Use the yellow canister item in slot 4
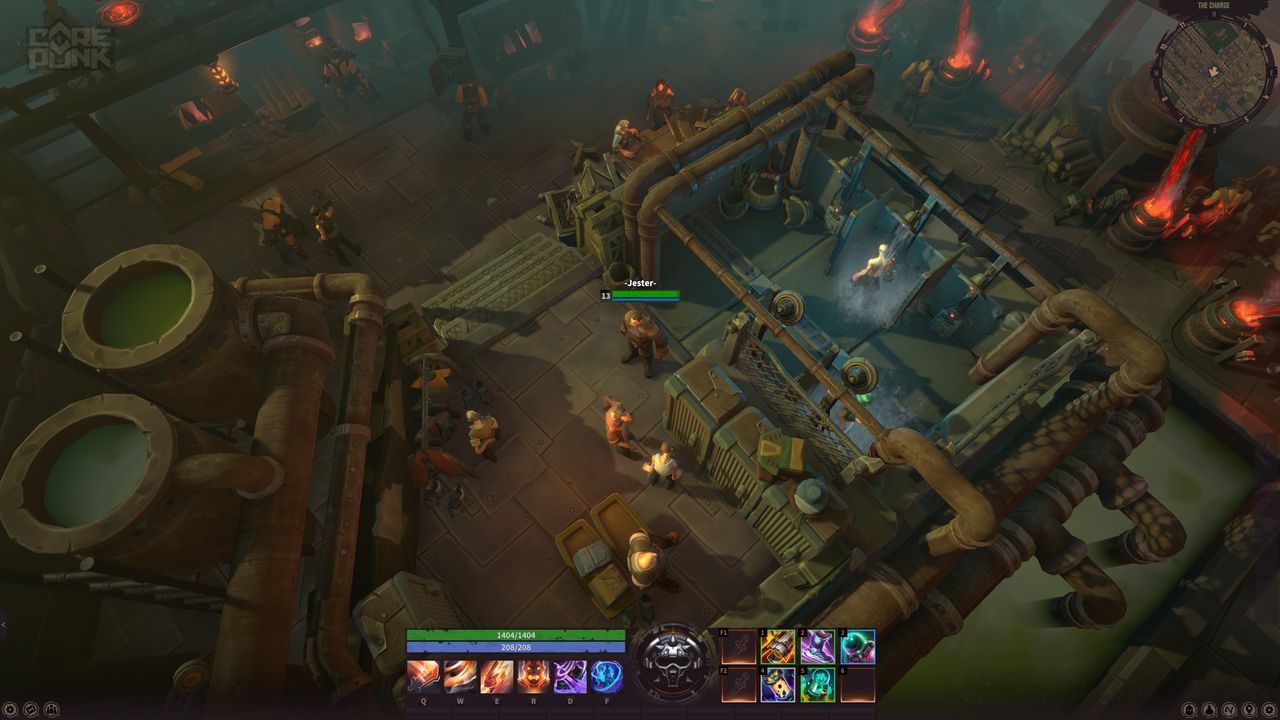1280x720 pixels. [778, 685]
